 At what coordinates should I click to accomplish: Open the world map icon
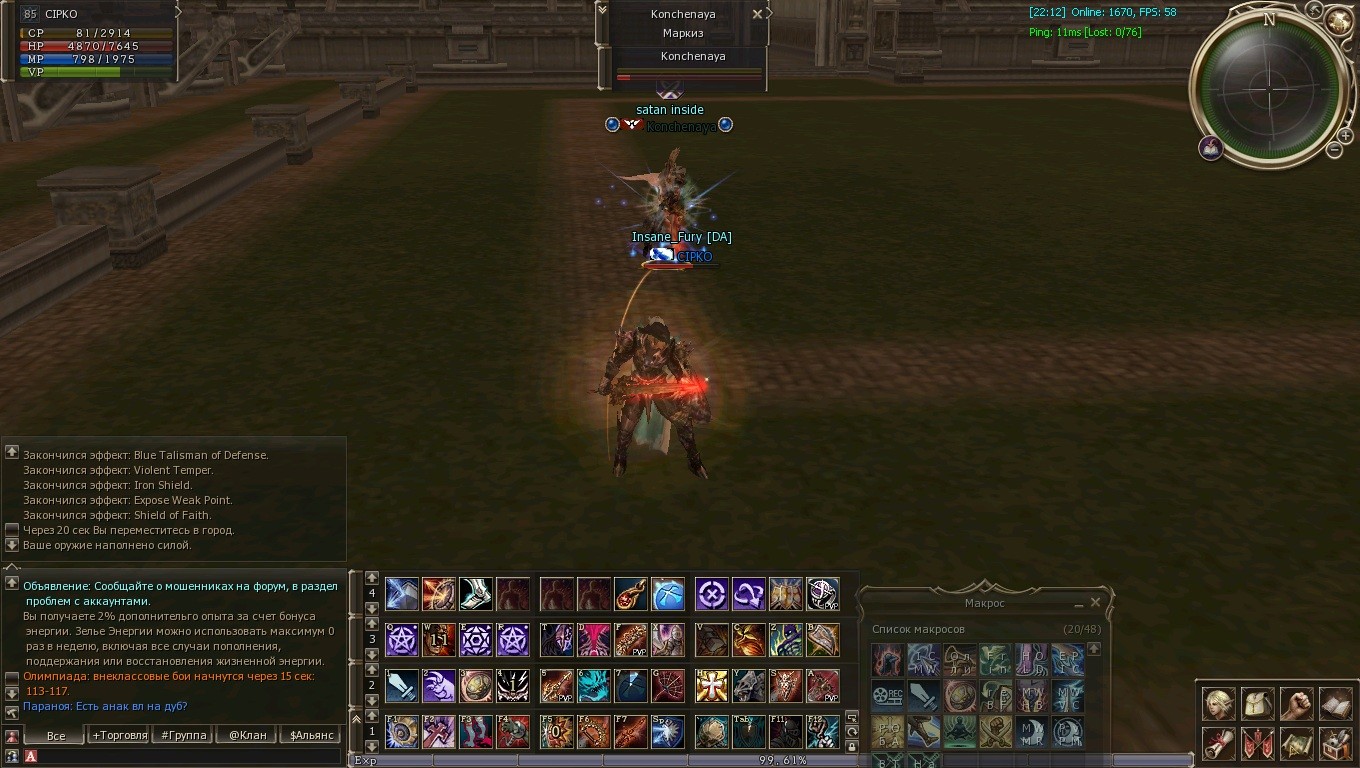(1297, 743)
